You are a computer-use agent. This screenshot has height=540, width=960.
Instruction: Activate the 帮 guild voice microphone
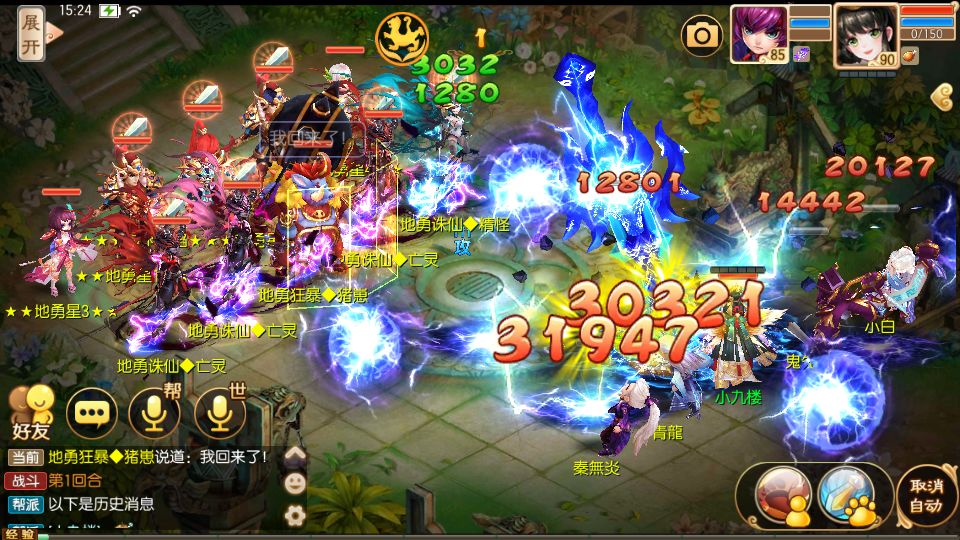(x=155, y=411)
